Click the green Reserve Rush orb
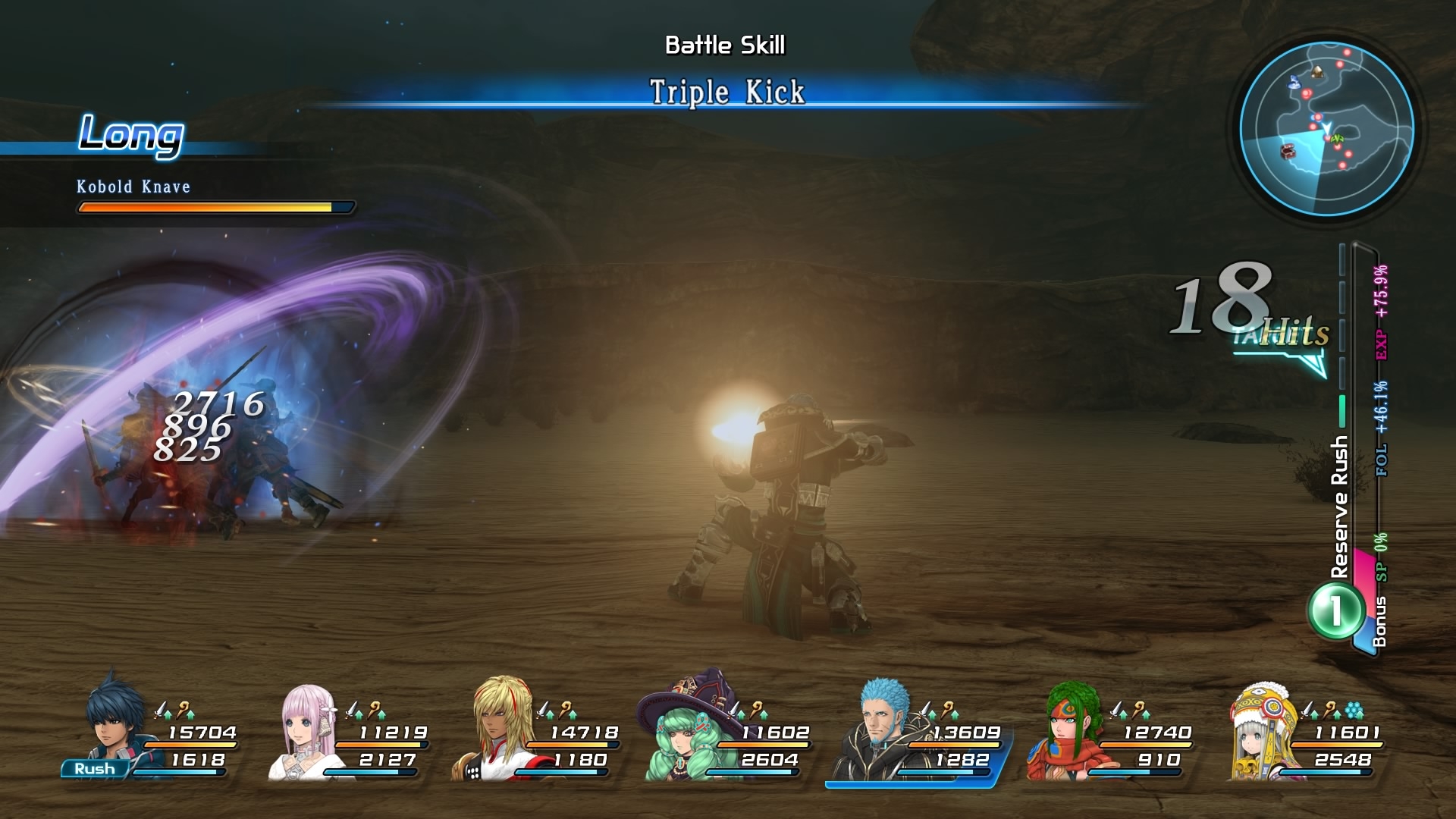Viewport: 1456px width, 819px height. coord(1335,610)
